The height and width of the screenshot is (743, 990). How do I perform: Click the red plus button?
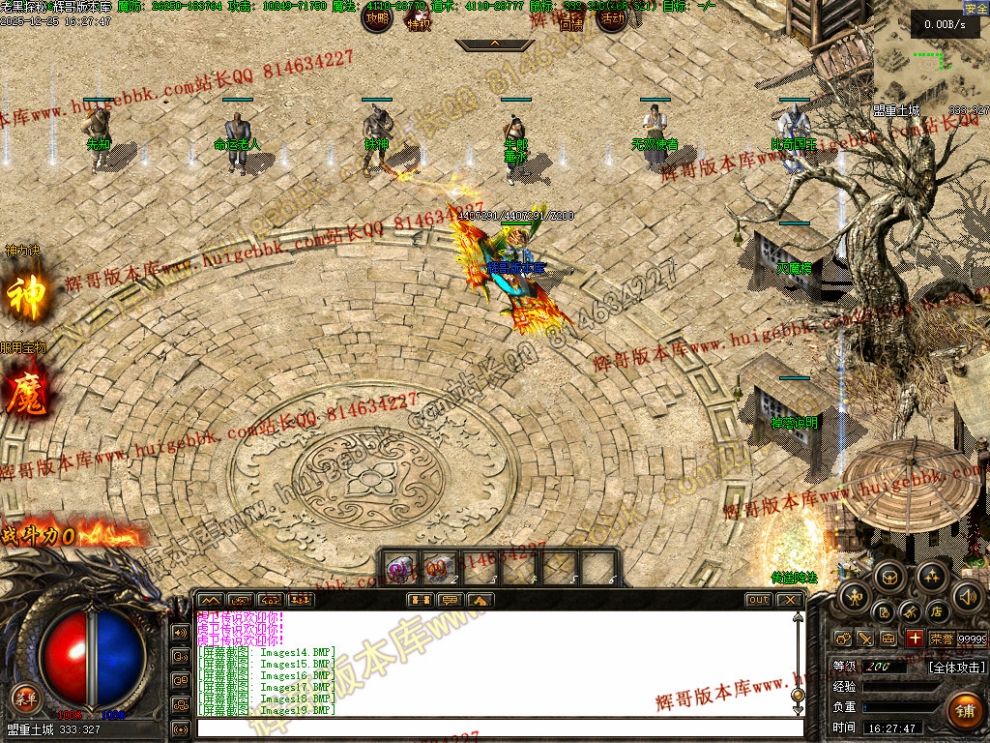click(x=914, y=638)
